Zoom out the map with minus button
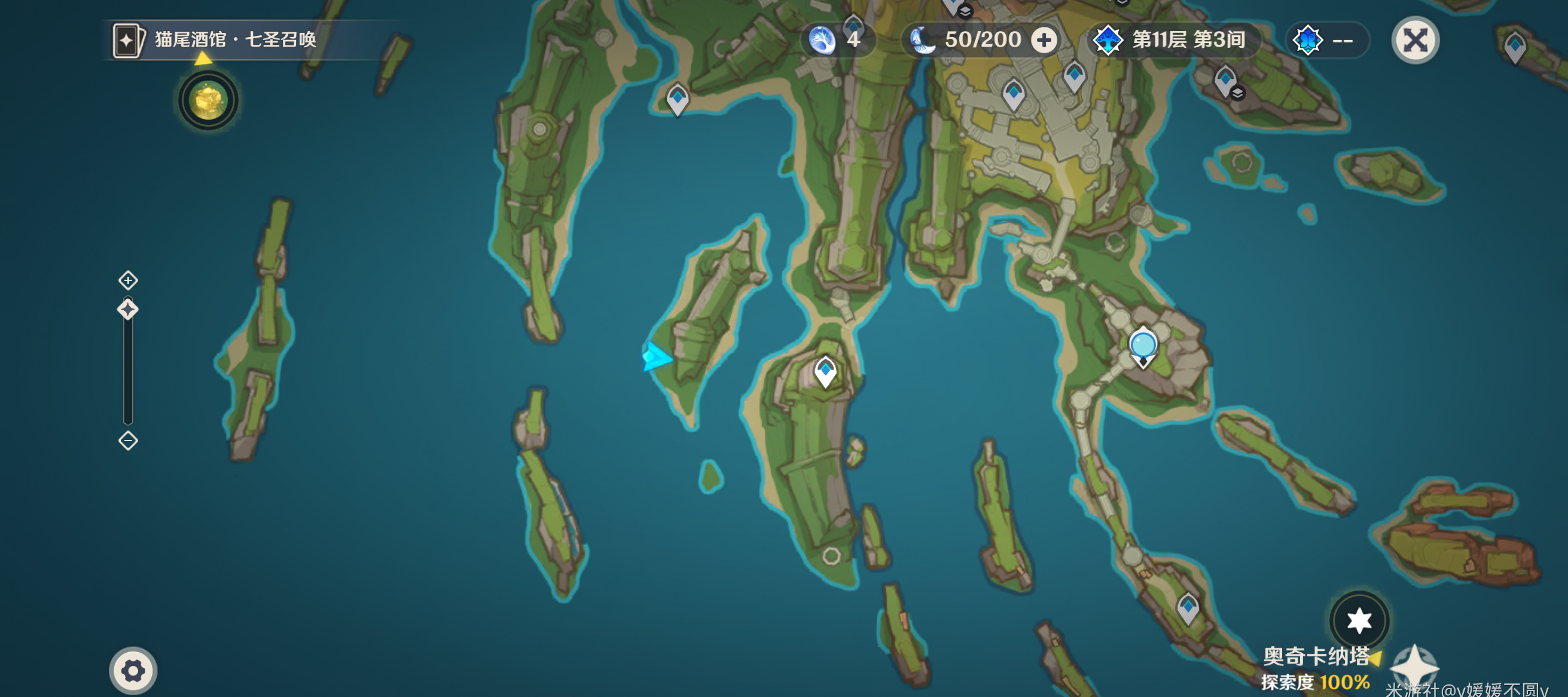The height and width of the screenshot is (697, 1568). (x=128, y=441)
